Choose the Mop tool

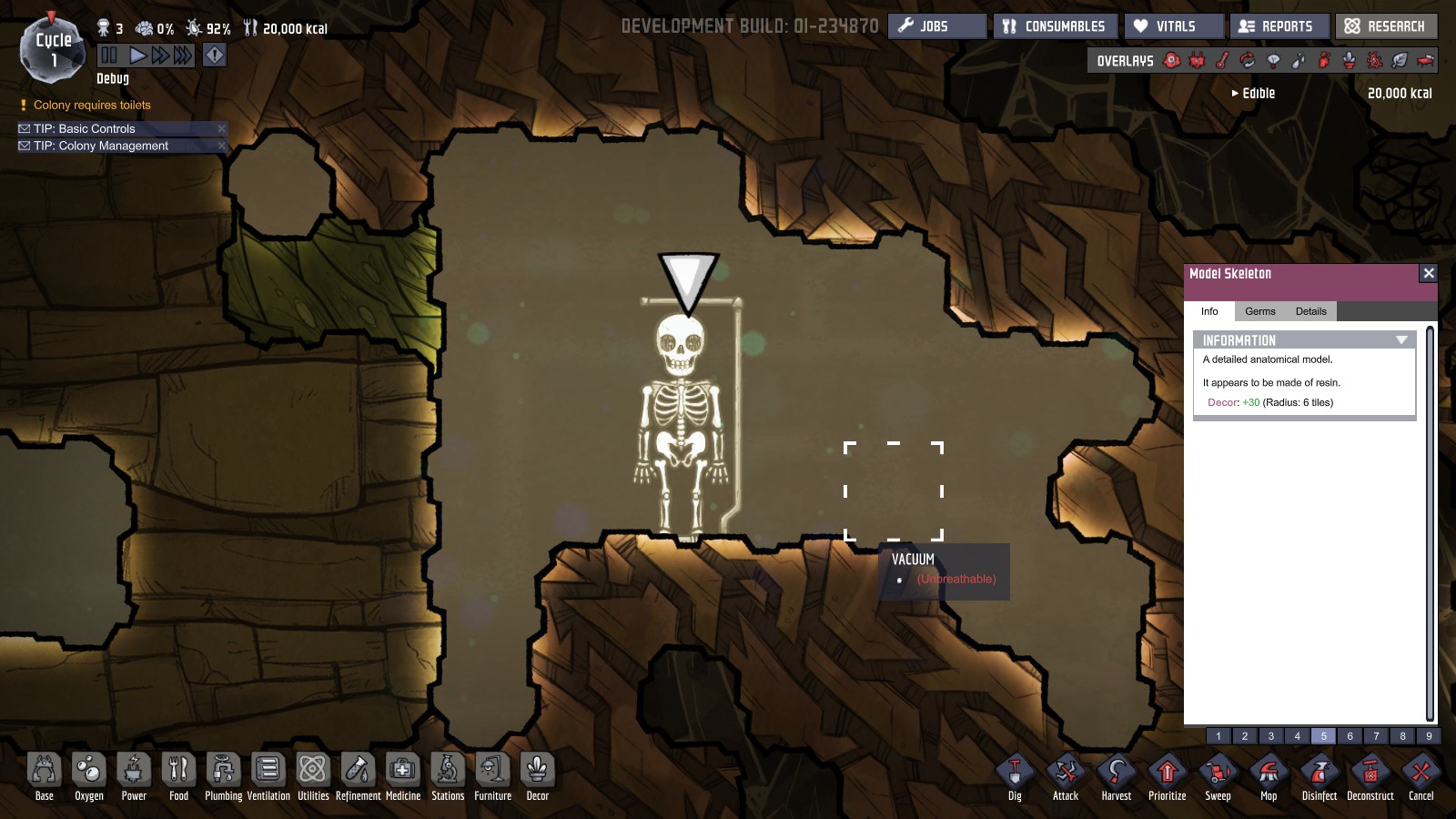[1269, 773]
